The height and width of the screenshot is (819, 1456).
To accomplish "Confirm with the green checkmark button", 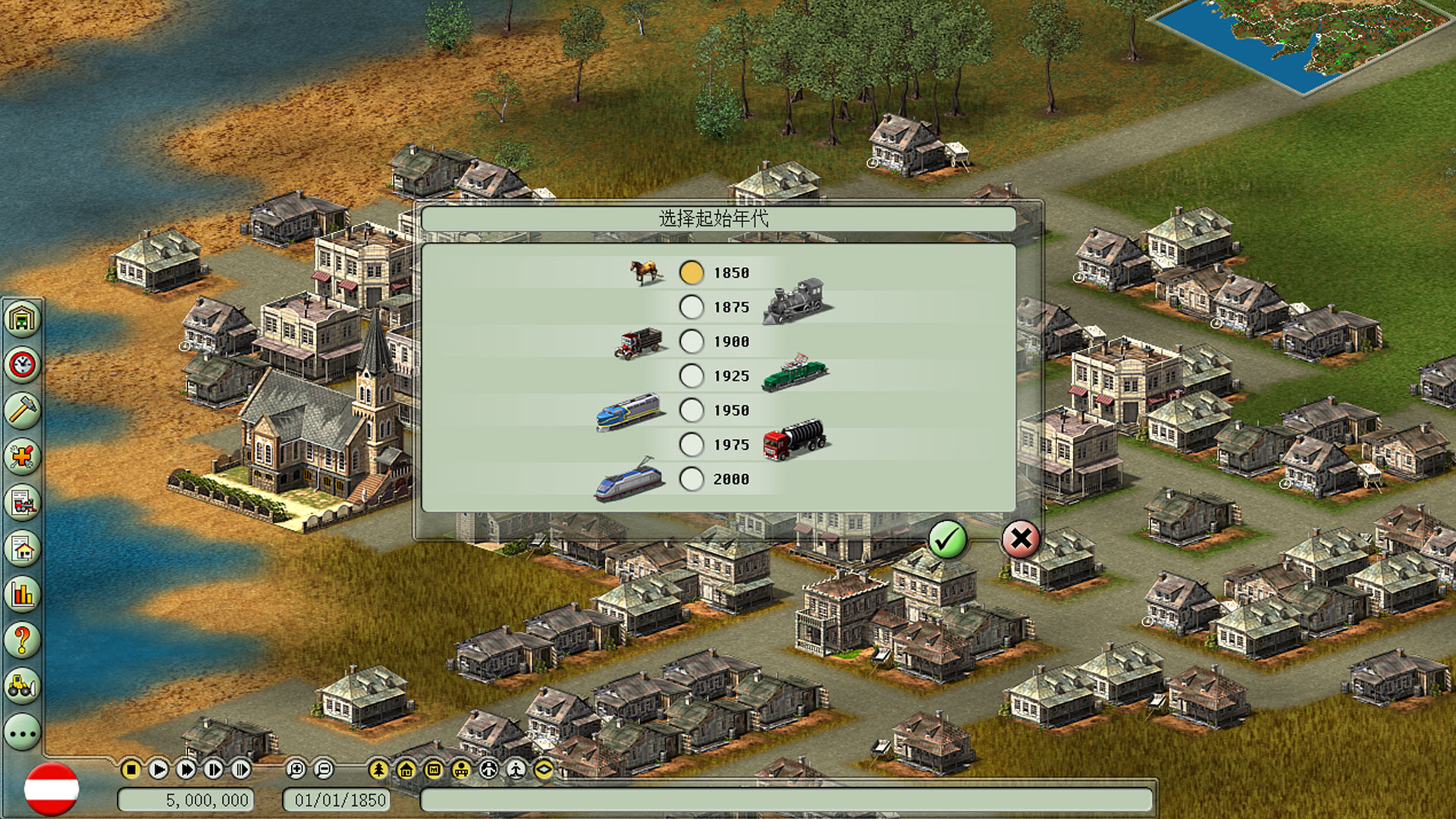I will [x=947, y=540].
